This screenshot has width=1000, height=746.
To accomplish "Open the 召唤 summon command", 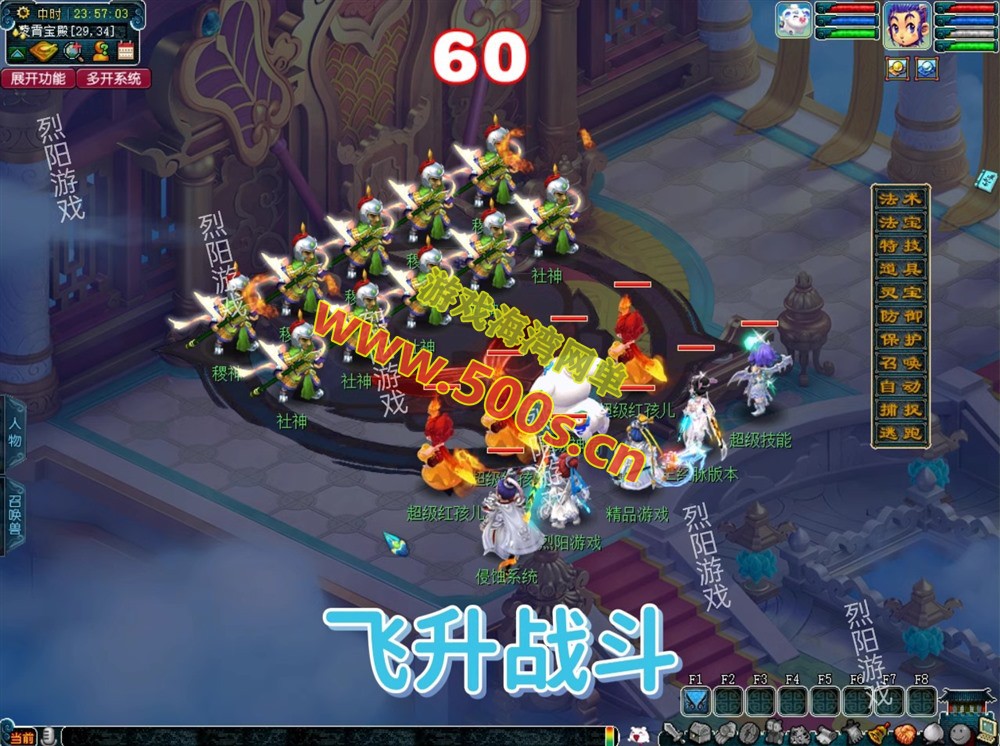I will pos(899,363).
